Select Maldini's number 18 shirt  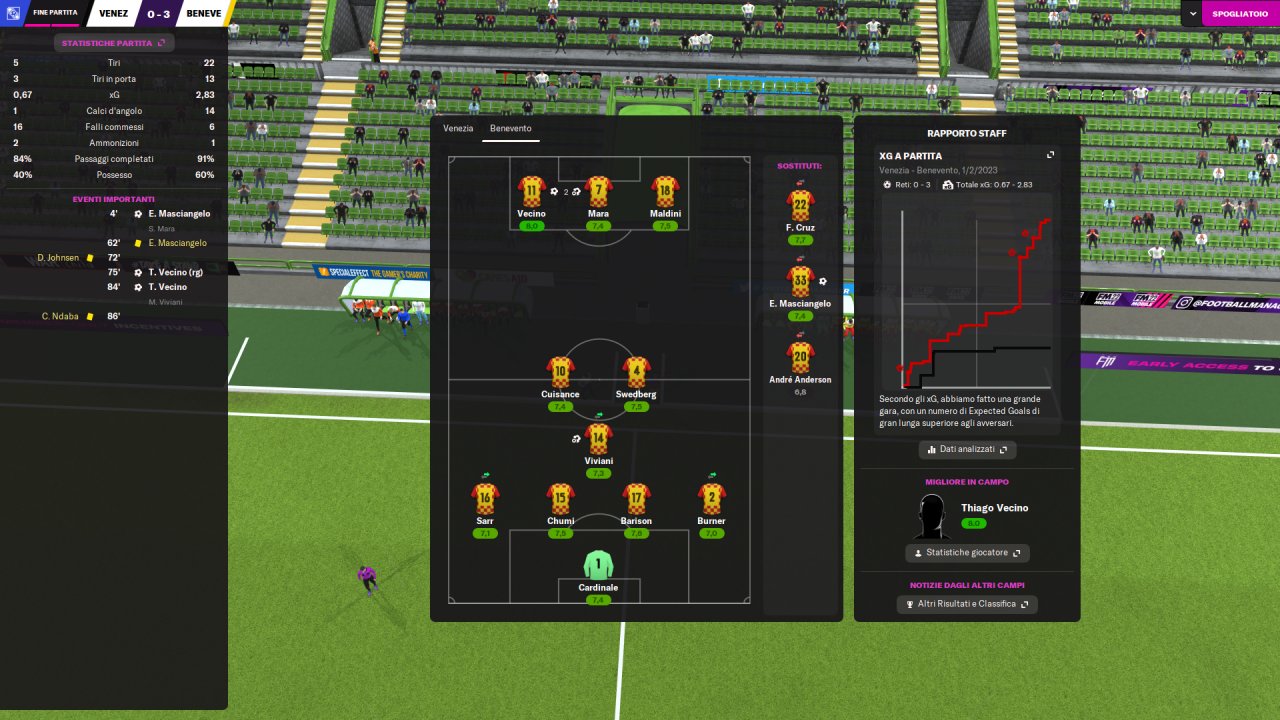click(x=665, y=191)
